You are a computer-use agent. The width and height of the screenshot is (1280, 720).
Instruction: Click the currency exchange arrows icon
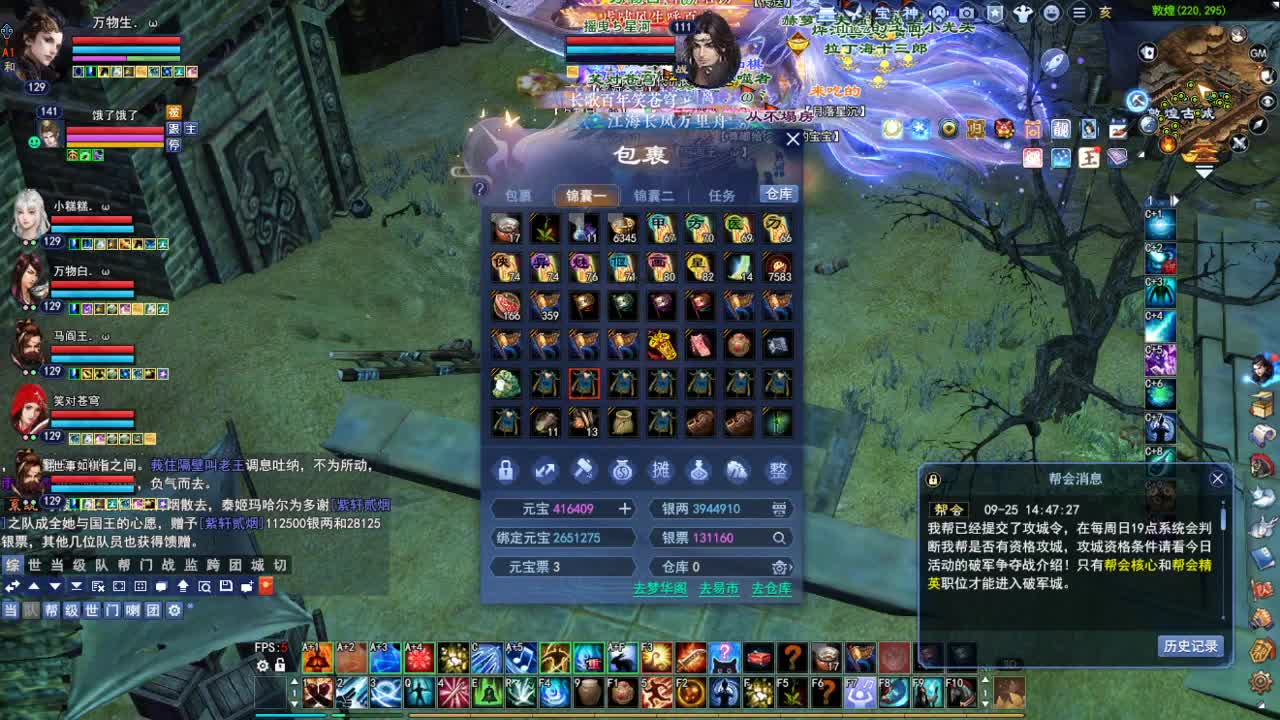(x=545, y=470)
